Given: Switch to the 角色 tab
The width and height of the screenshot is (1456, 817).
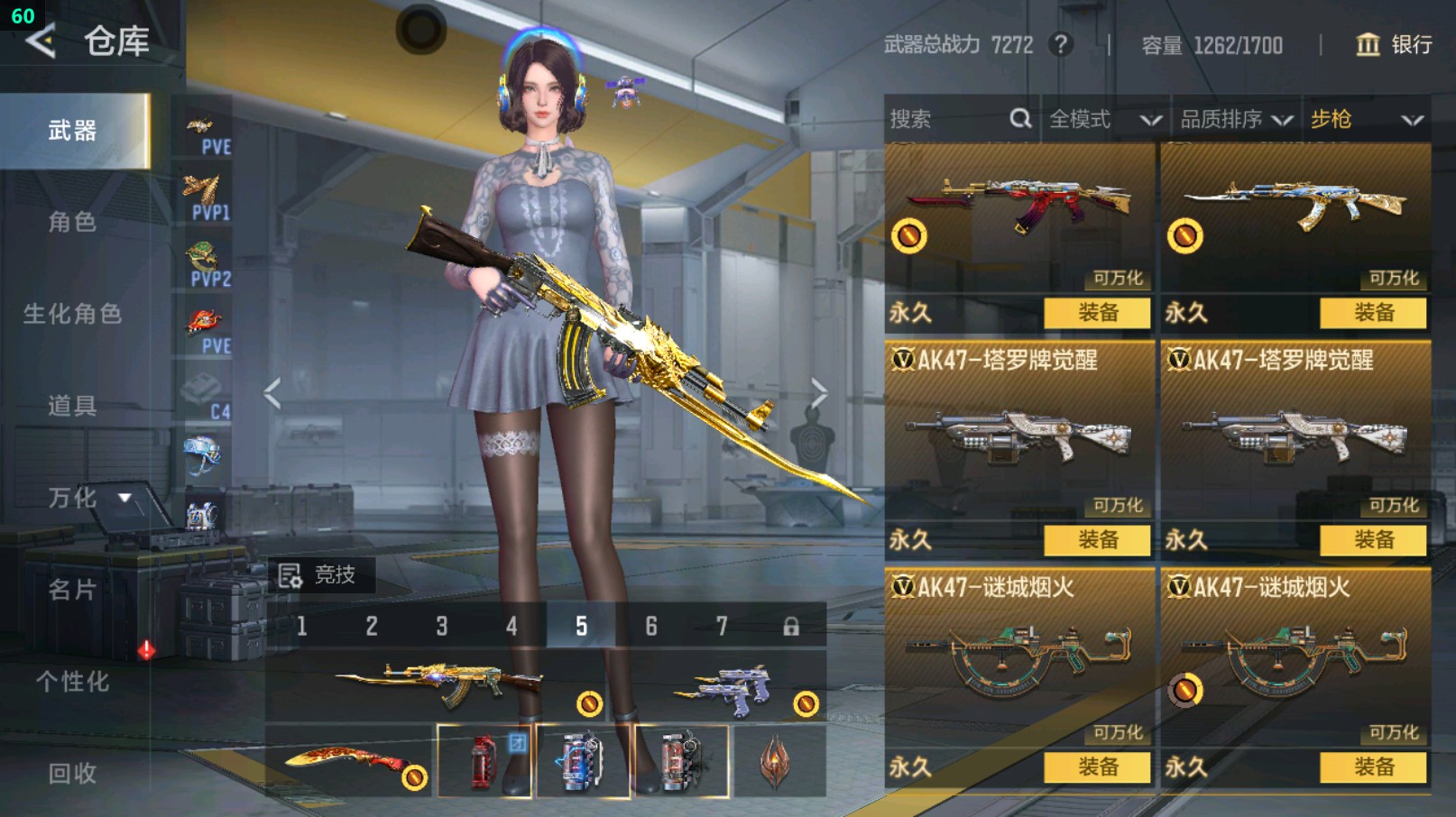Looking at the screenshot, I should pos(72,222).
